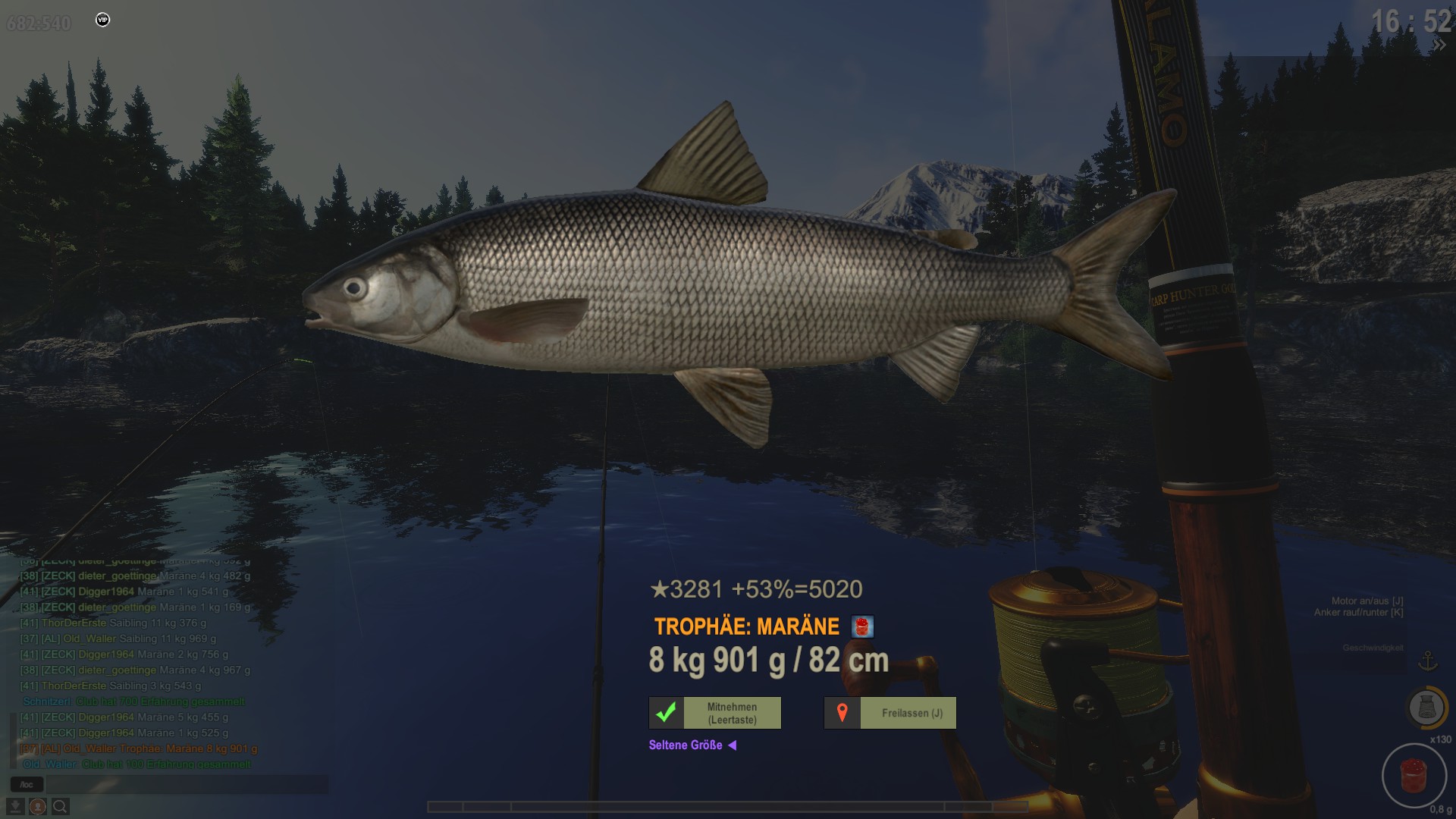This screenshot has width=1456, height=819.
Task: Click the /loc chat channel button
Action: point(27,784)
